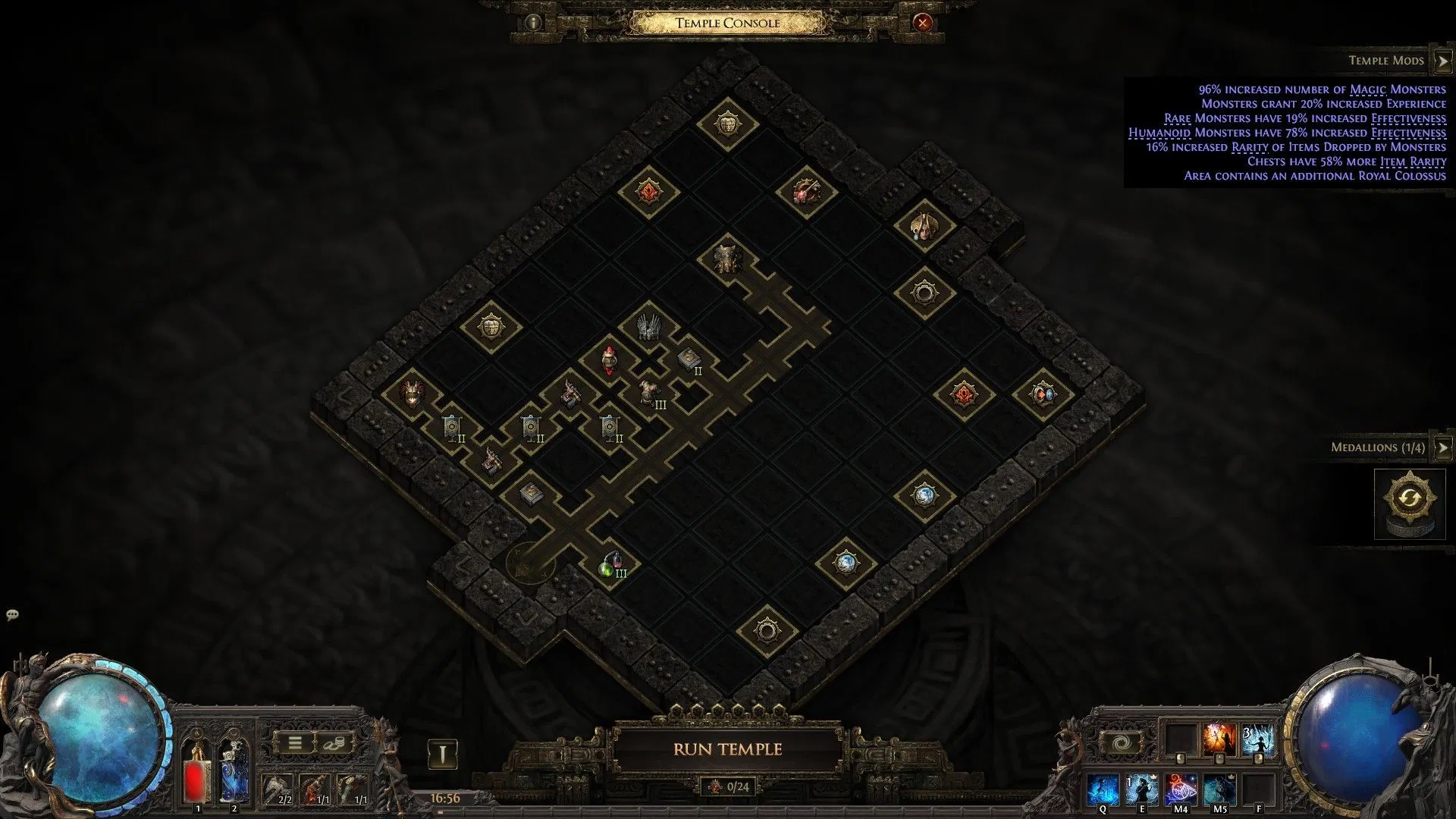Select the tier III armour room tile
Image resolution: width=1456 pixels, height=819 pixels.
649,394
